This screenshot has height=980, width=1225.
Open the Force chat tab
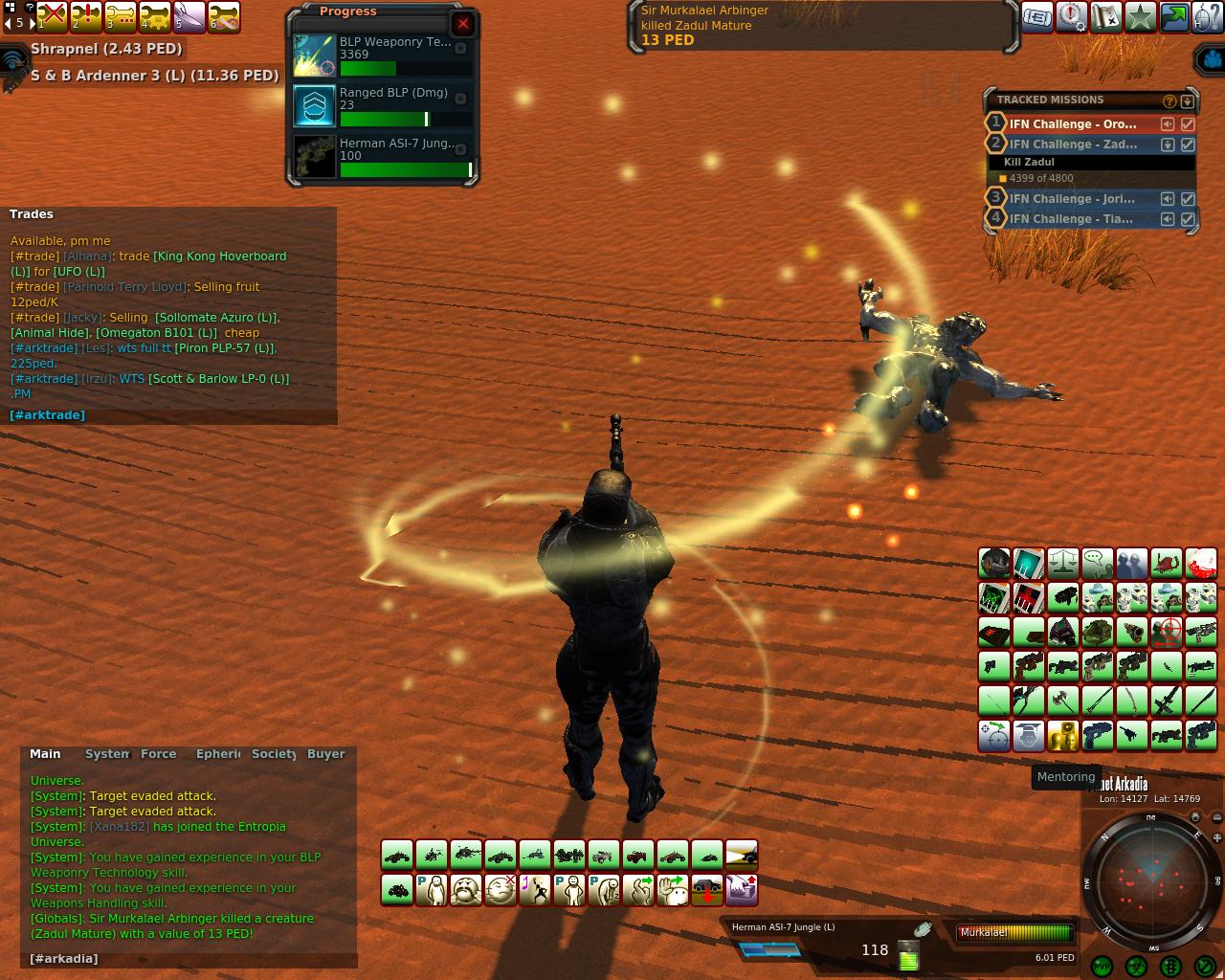pos(159,754)
